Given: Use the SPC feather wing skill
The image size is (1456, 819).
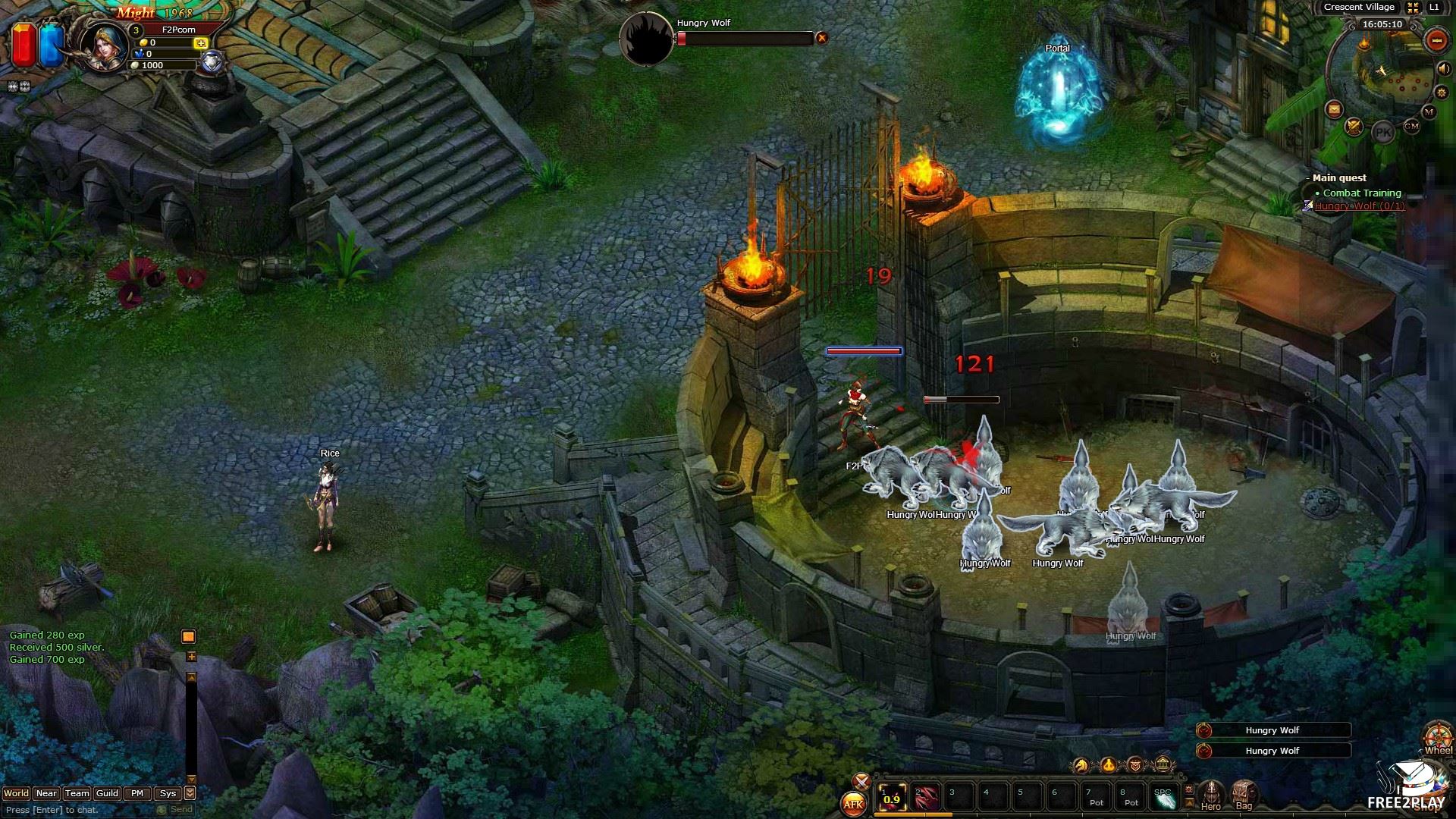Looking at the screenshot, I should (1164, 798).
